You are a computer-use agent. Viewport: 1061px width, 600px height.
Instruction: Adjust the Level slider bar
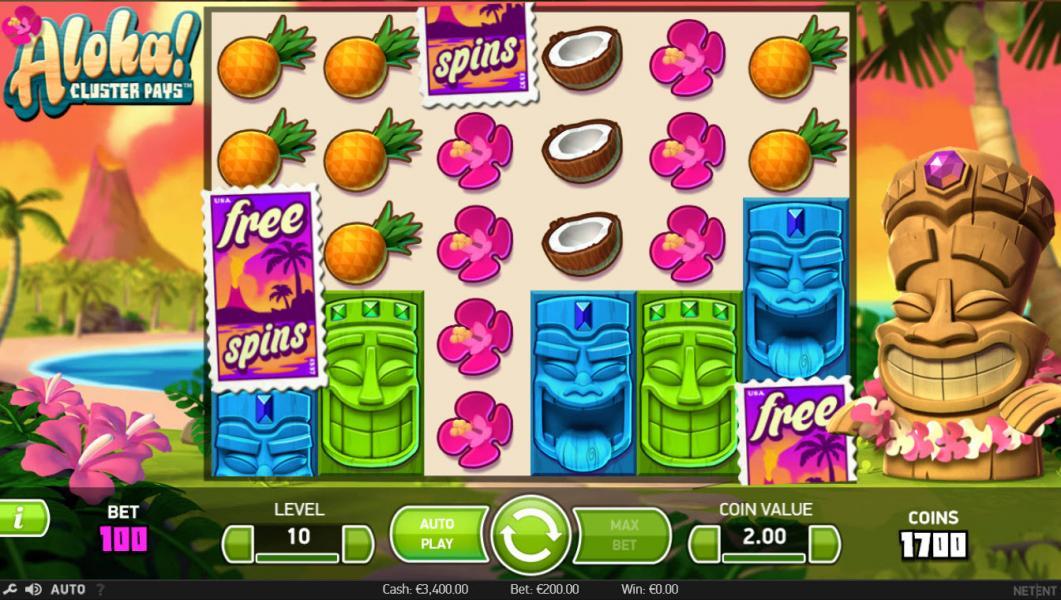pos(297,556)
